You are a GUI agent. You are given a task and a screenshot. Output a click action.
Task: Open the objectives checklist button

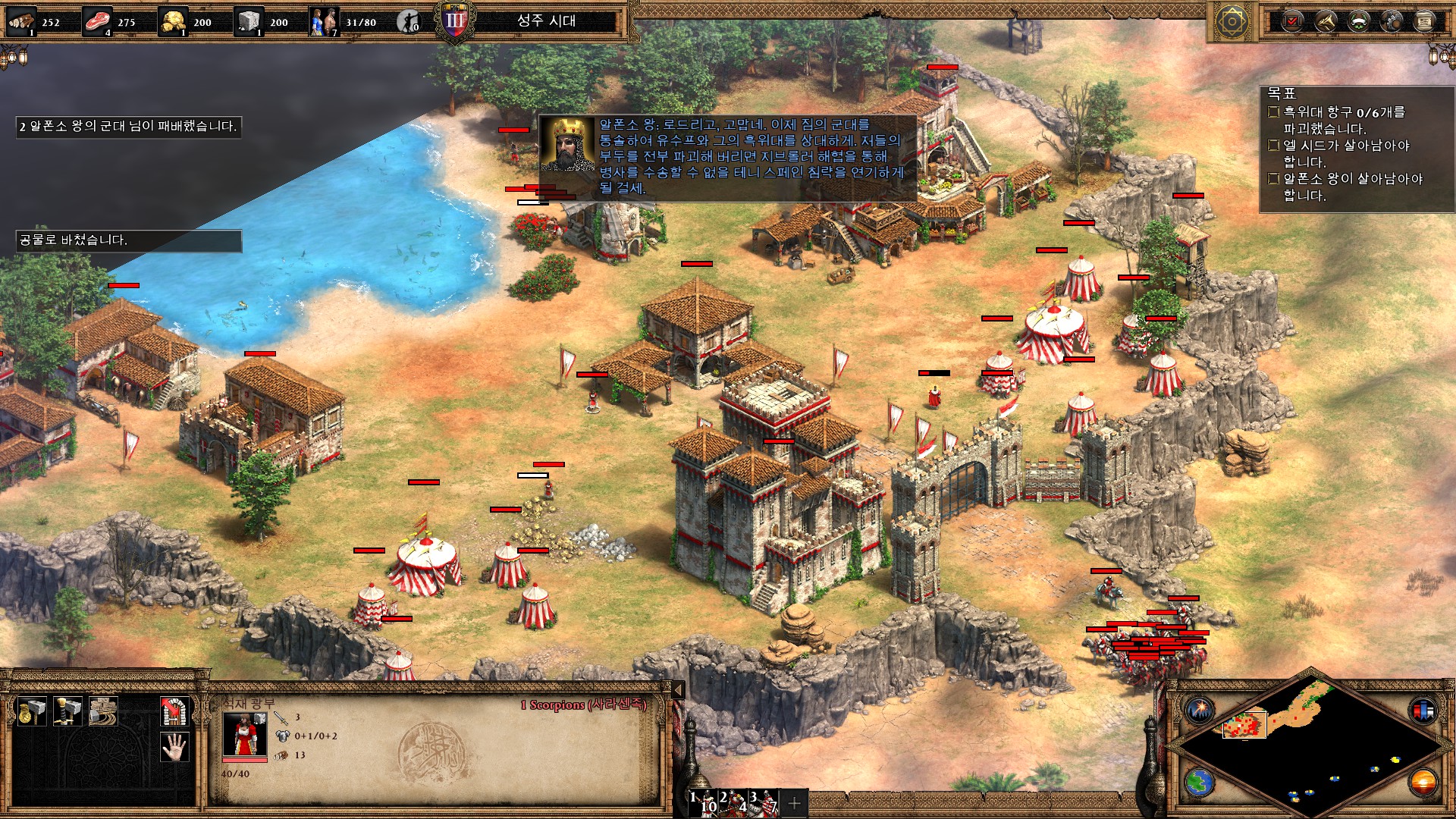pos(1292,21)
